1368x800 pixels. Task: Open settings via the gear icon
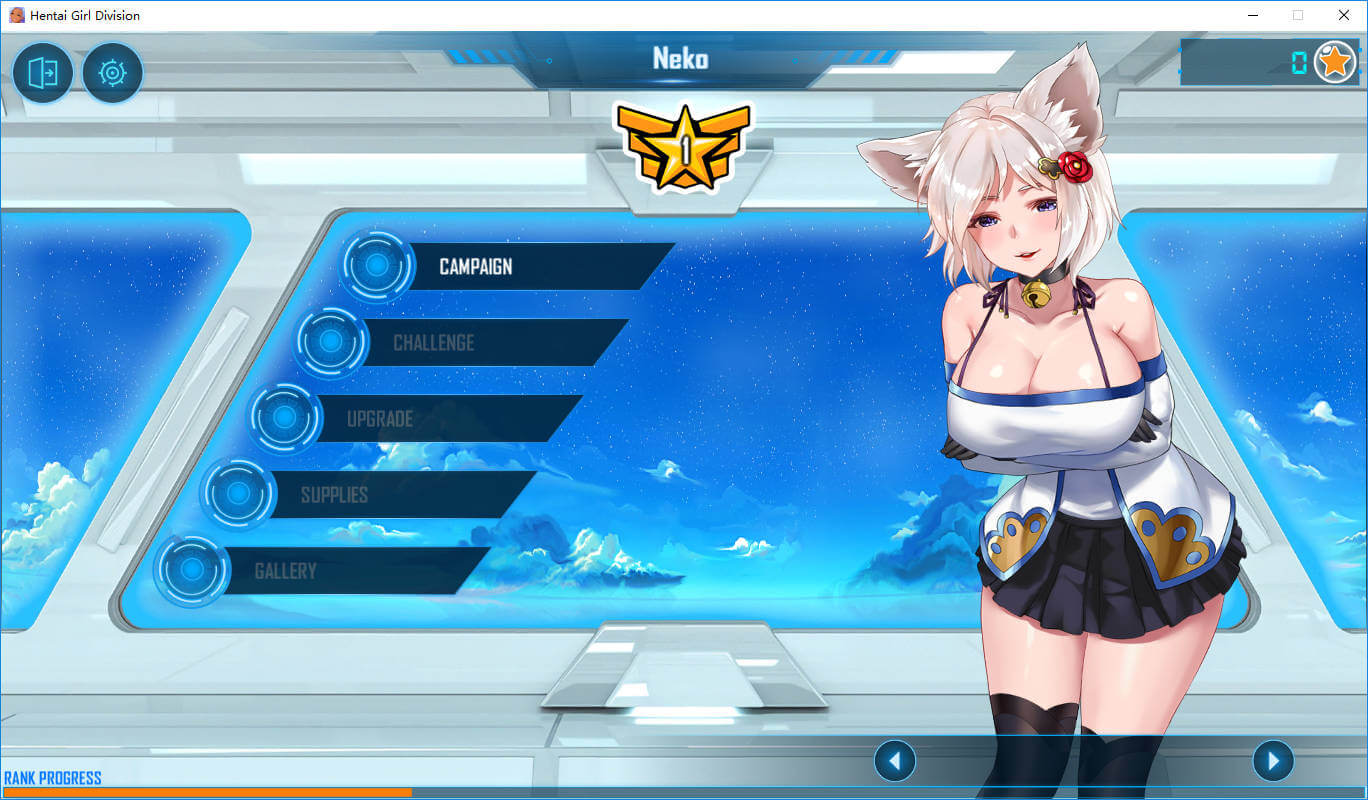(x=112, y=73)
